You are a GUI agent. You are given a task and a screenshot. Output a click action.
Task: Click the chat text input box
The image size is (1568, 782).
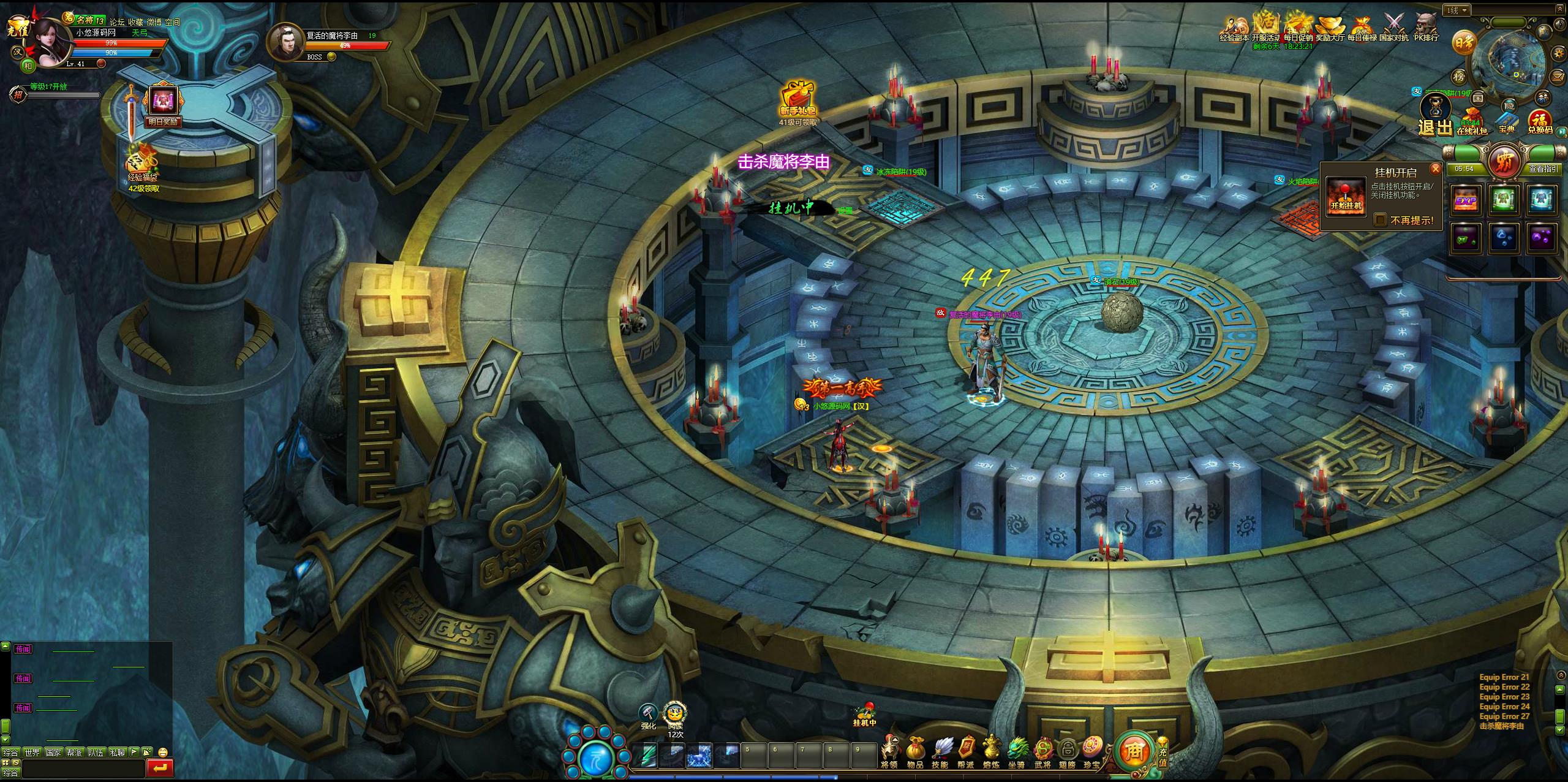point(83,768)
